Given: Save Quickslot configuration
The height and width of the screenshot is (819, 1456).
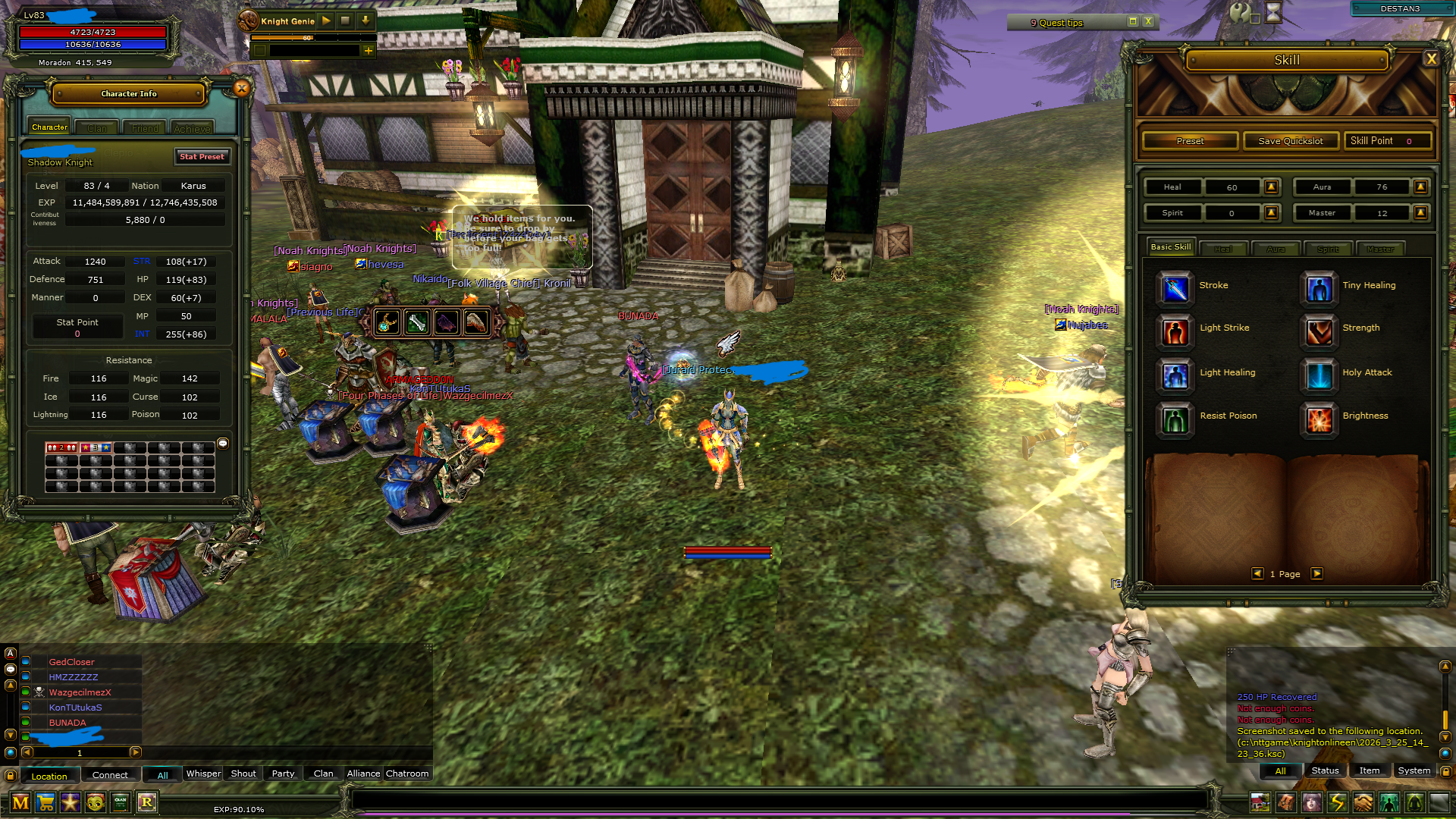Looking at the screenshot, I should 1290,141.
